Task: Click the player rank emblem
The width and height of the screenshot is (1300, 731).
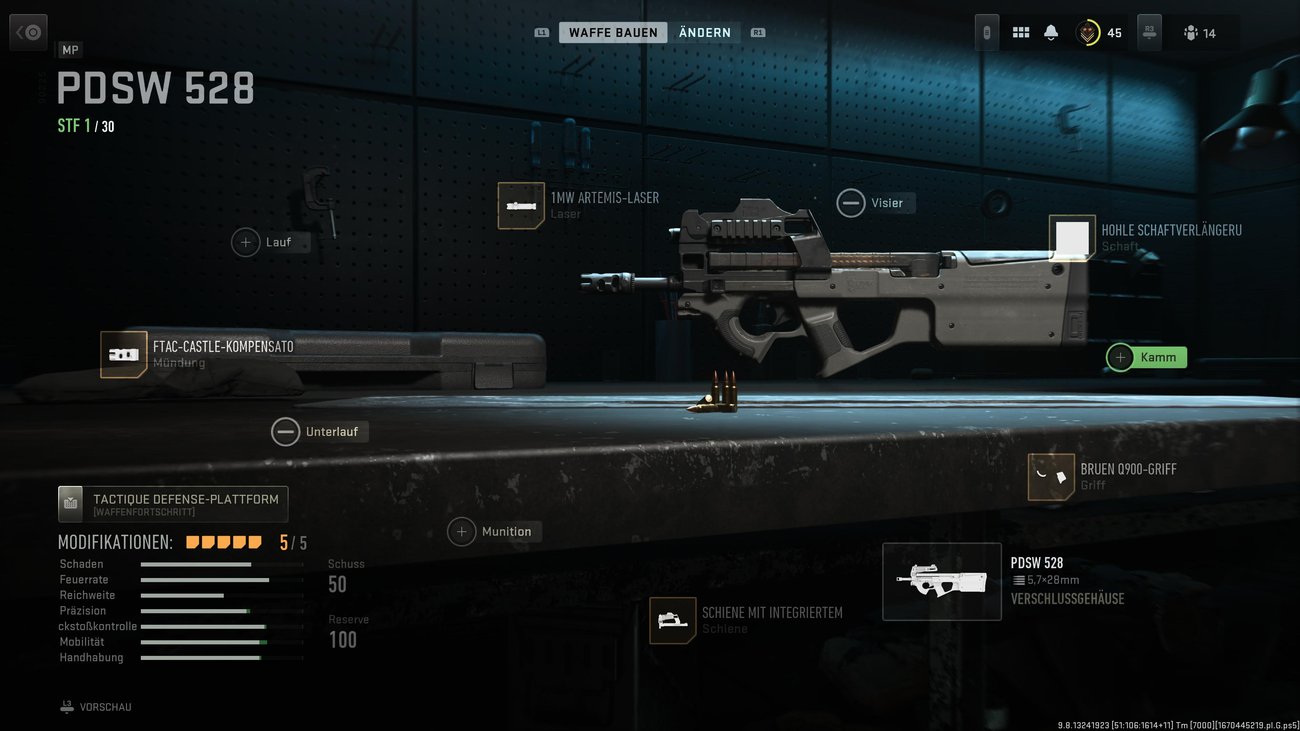Action: [1088, 33]
